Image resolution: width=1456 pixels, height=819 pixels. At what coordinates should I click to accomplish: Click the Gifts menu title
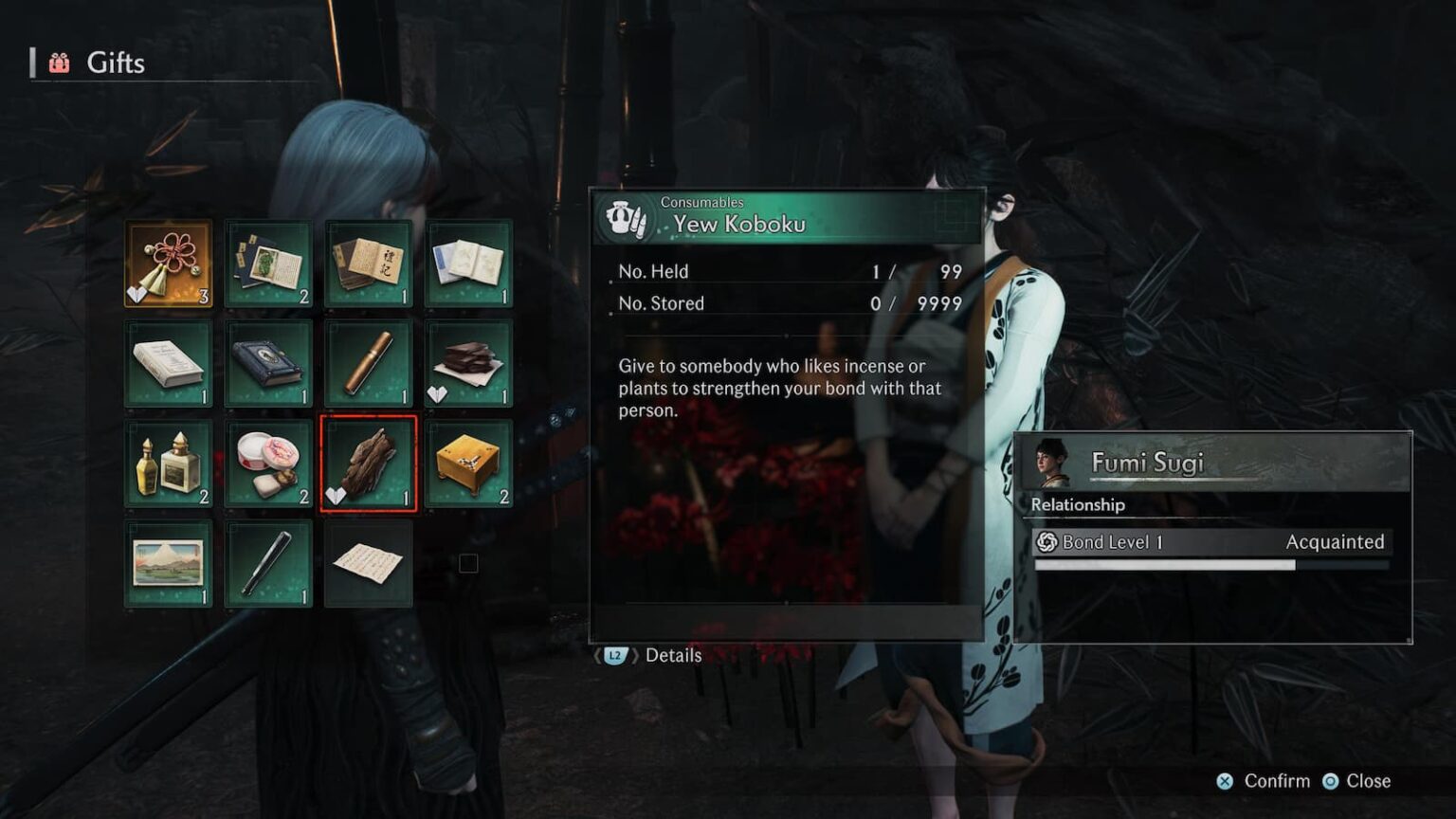(116, 64)
